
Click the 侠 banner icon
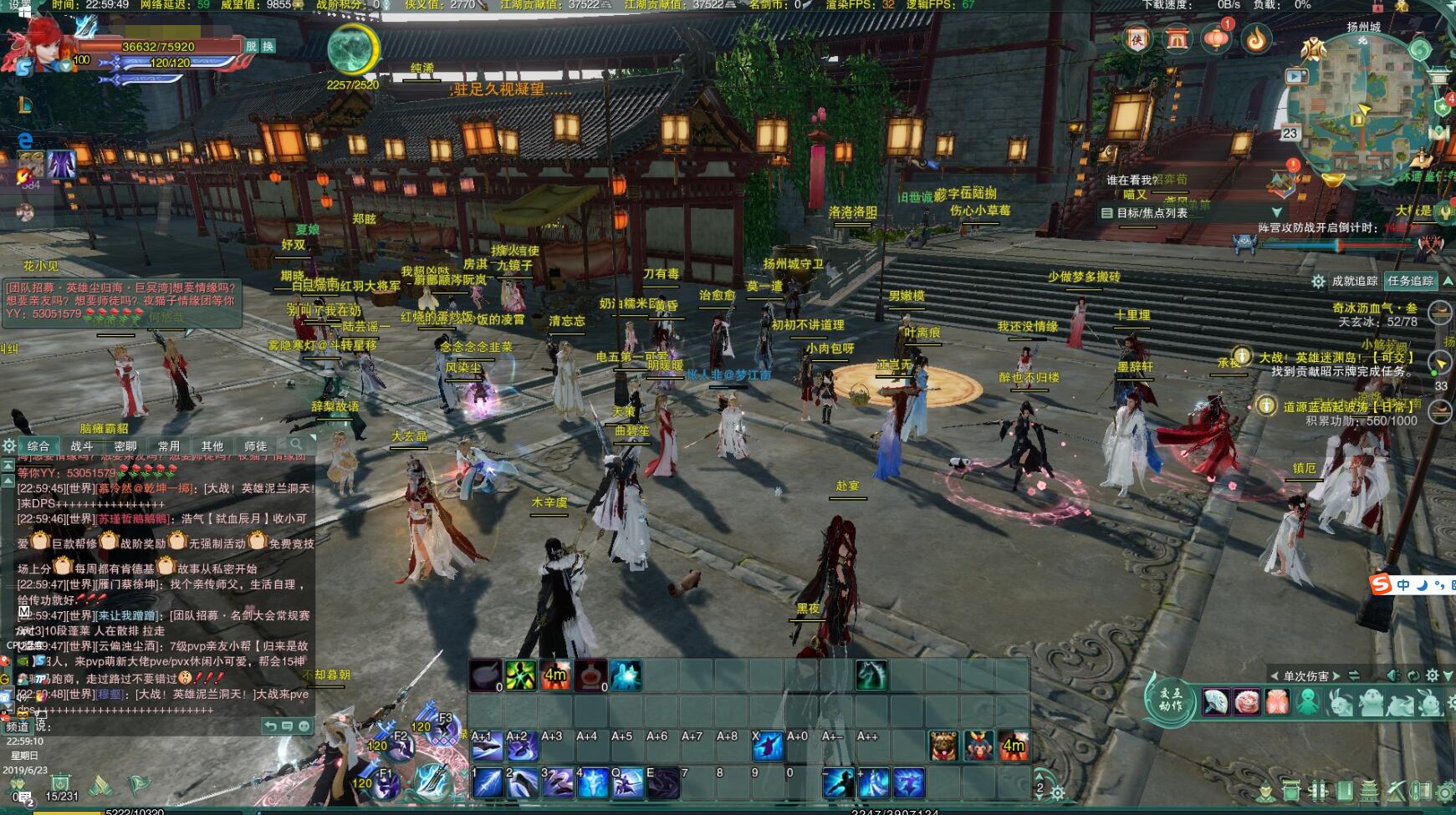coord(1137,38)
